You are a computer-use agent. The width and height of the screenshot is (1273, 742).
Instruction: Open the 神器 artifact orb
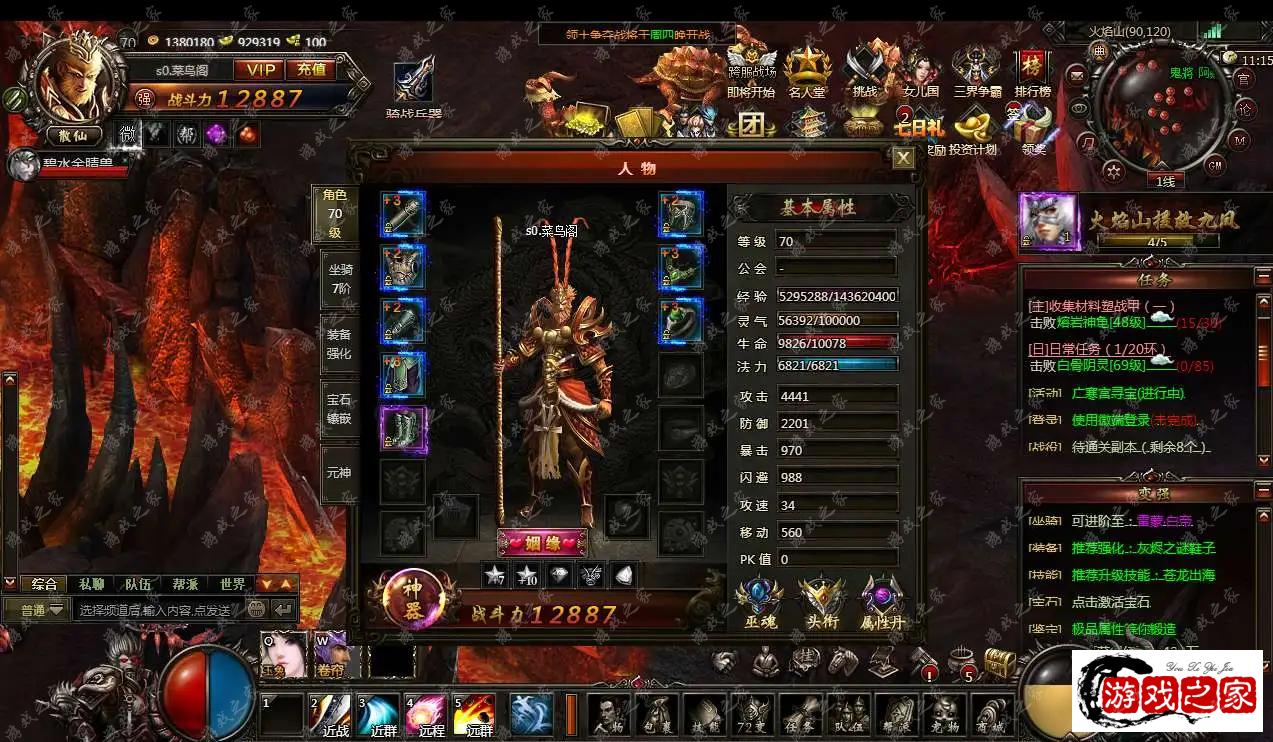(x=412, y=597)
